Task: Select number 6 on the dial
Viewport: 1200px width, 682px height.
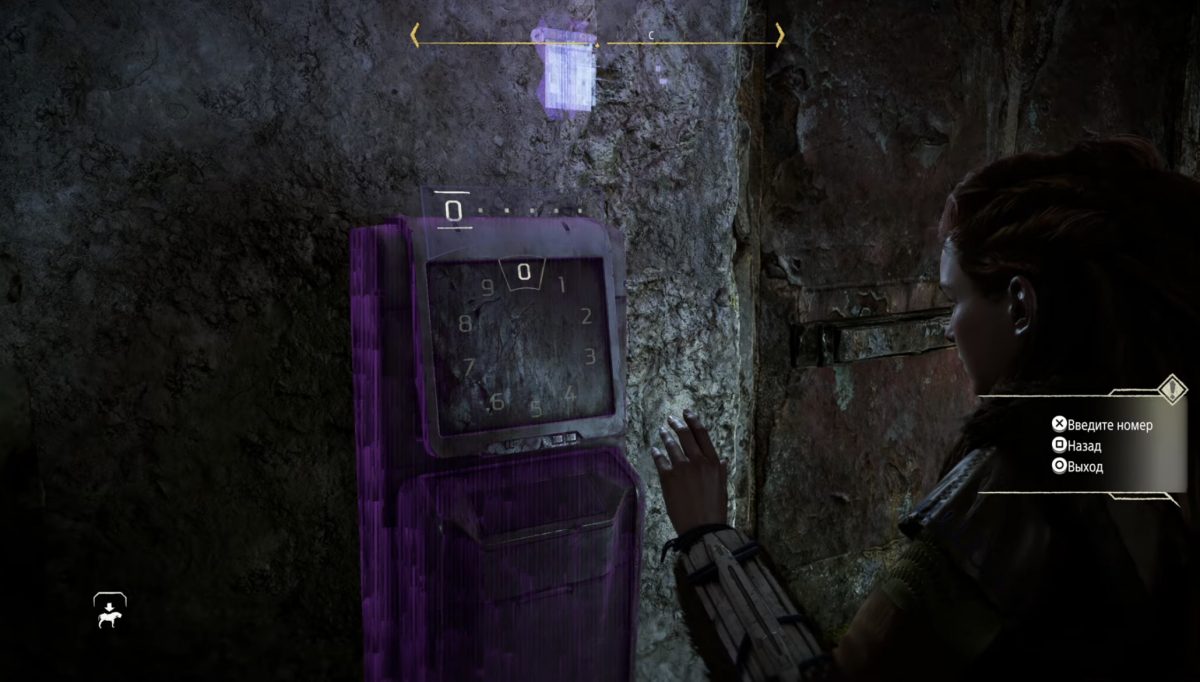Action: pos(496,402)
